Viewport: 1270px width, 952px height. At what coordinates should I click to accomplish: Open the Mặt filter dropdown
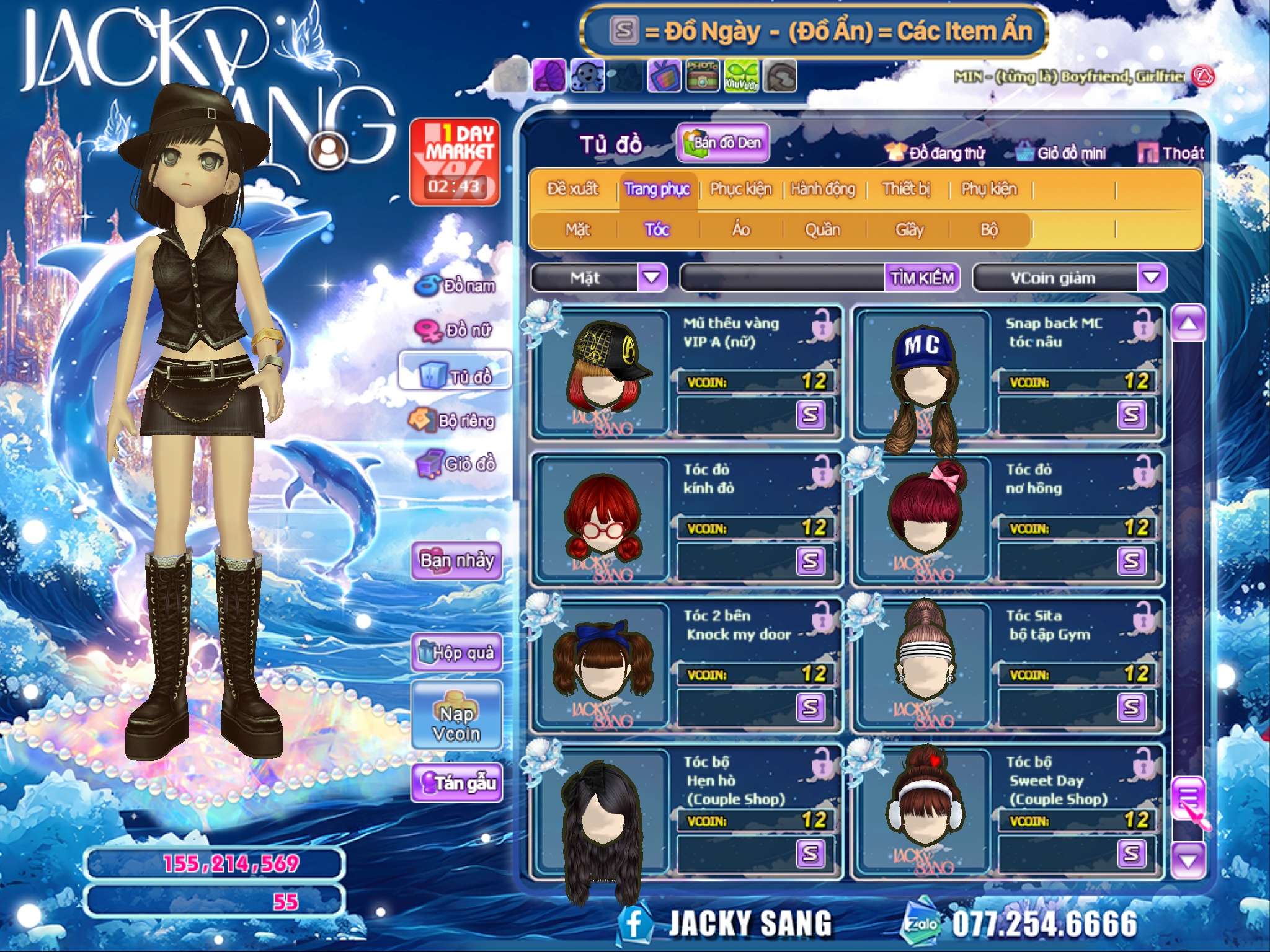[652, 277]
